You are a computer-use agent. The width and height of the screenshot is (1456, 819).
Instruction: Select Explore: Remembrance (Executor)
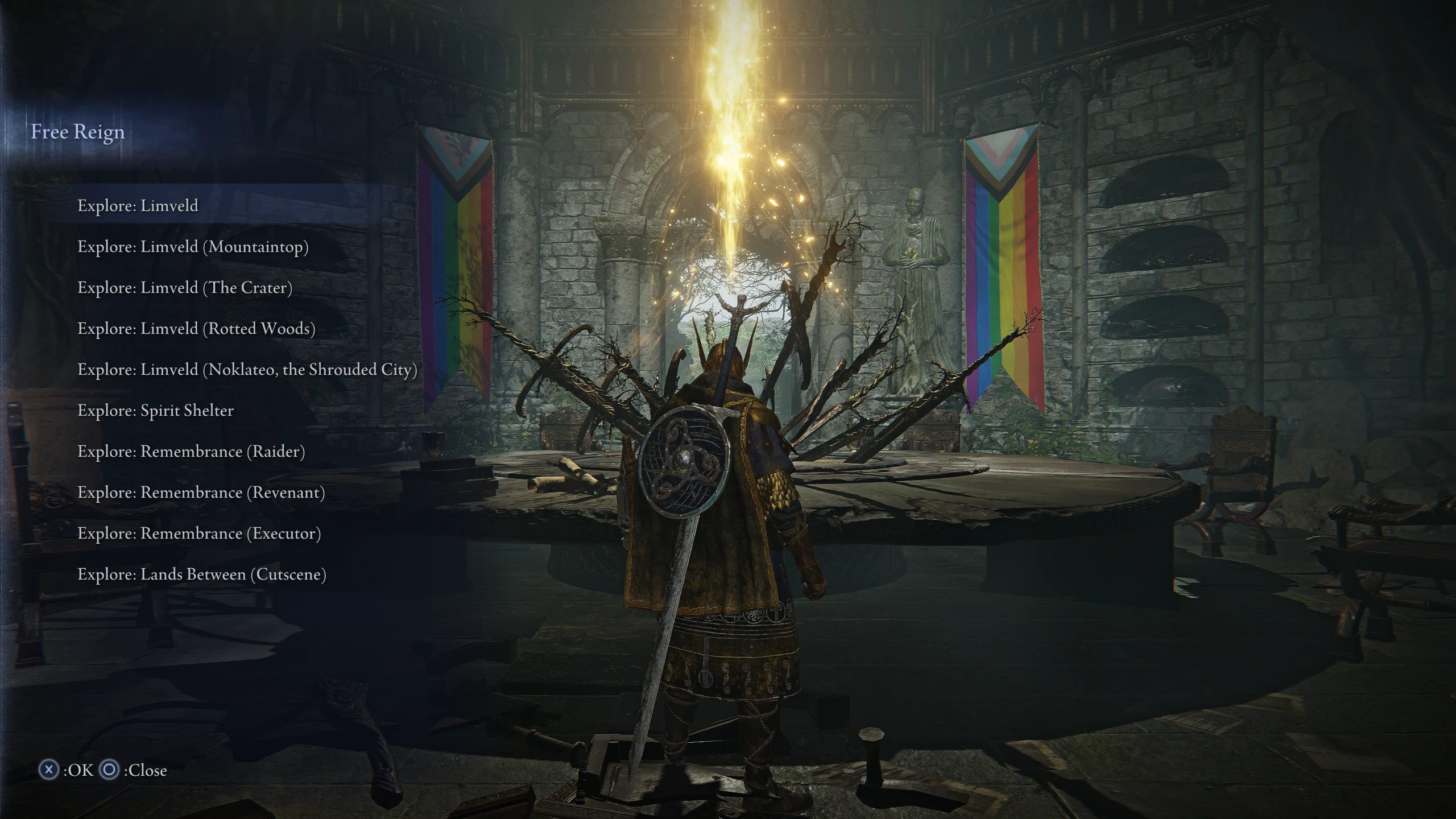(199, 533)
